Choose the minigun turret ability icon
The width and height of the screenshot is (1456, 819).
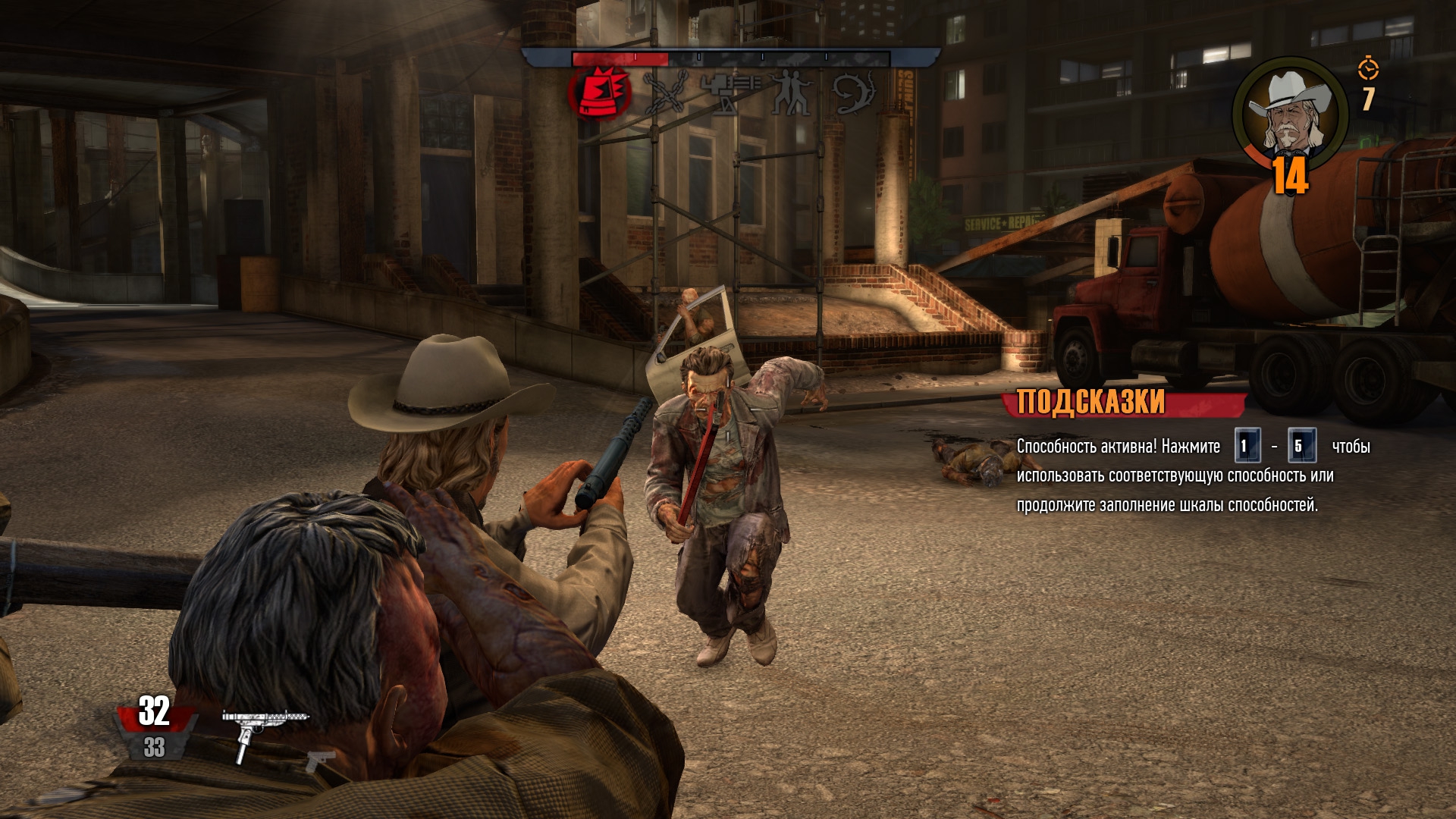[x=729, y=94]
